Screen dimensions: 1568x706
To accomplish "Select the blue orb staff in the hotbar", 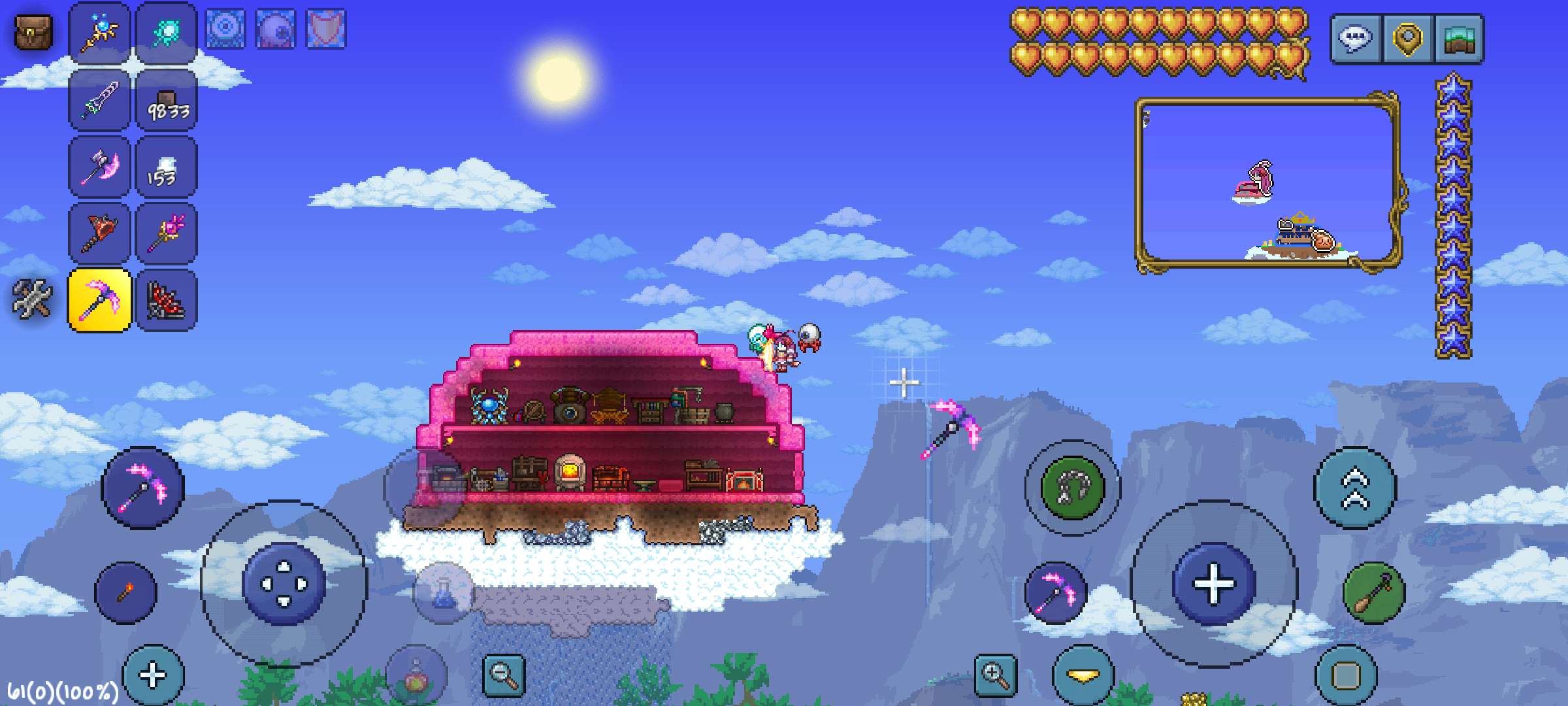I will [x=99, y=31].
